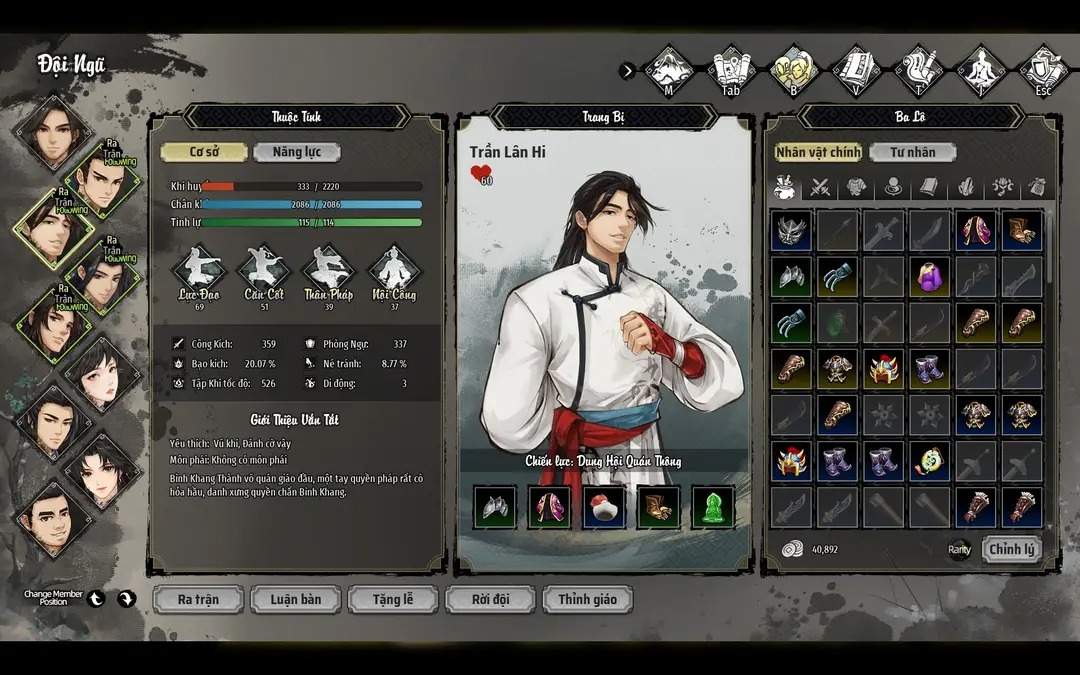Choose the Tặng lễ gift button
Screen dimensions: 1080x675
point(393,599)
